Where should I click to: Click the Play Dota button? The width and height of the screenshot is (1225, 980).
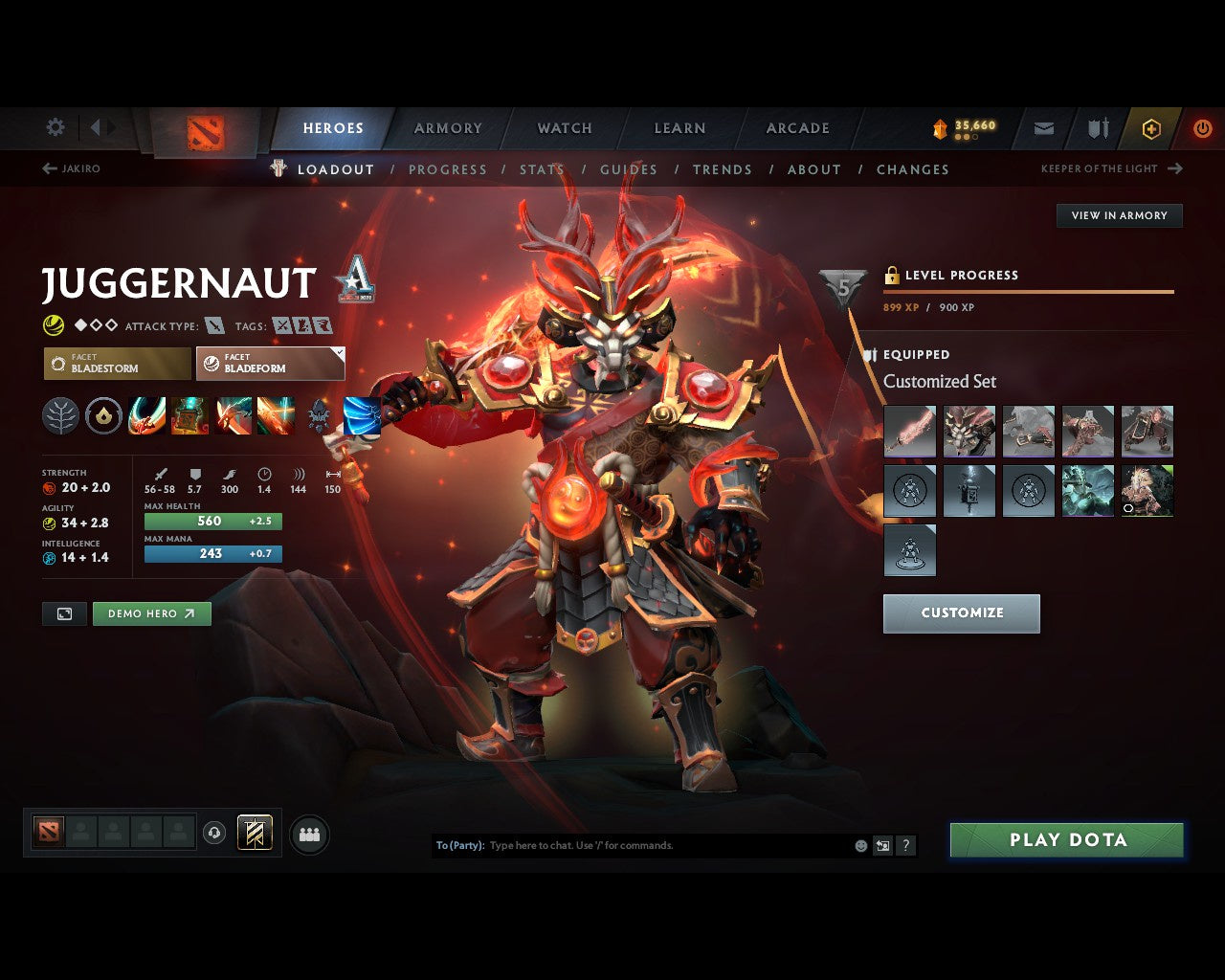(1066, 839)
